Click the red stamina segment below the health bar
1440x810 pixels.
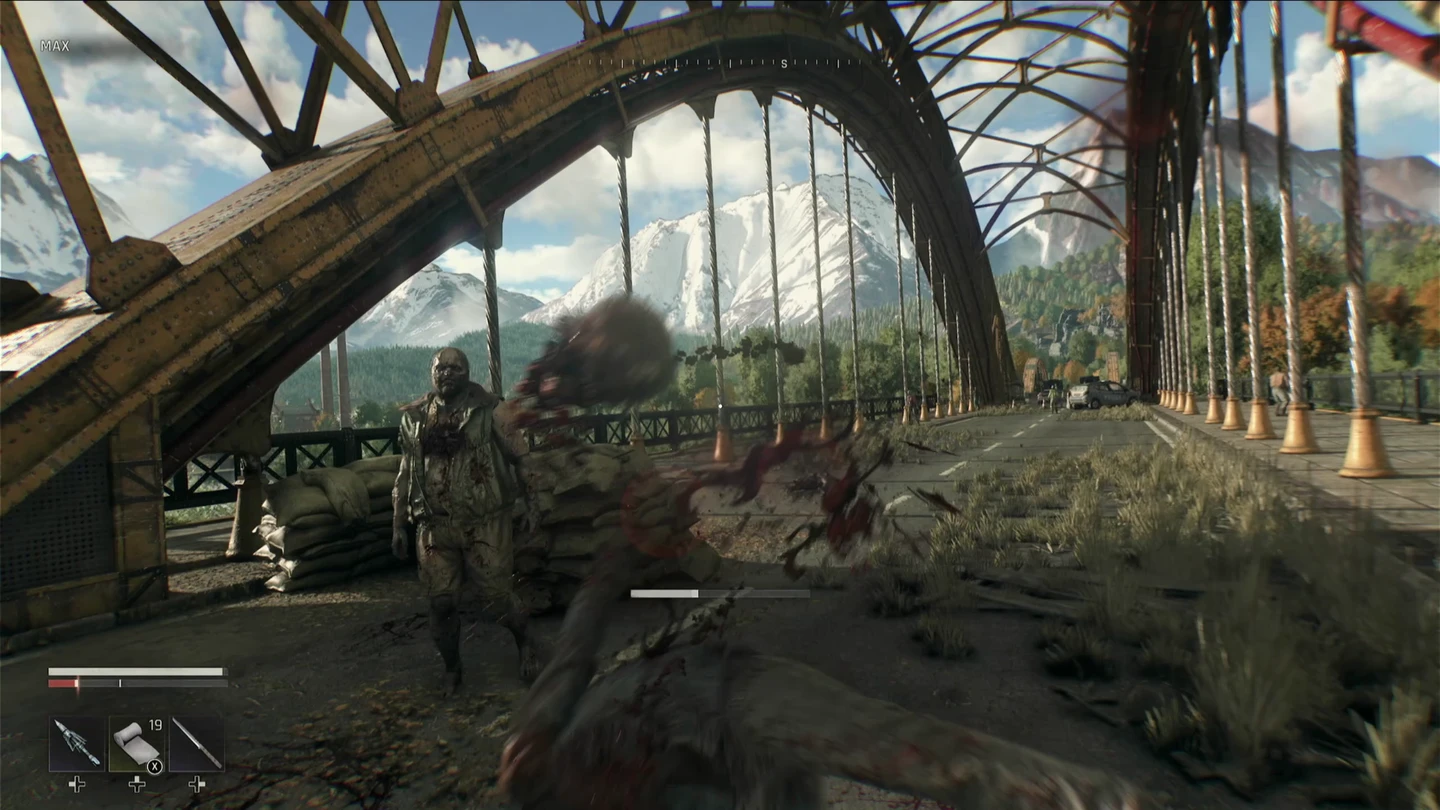click(x=61, y=683)
